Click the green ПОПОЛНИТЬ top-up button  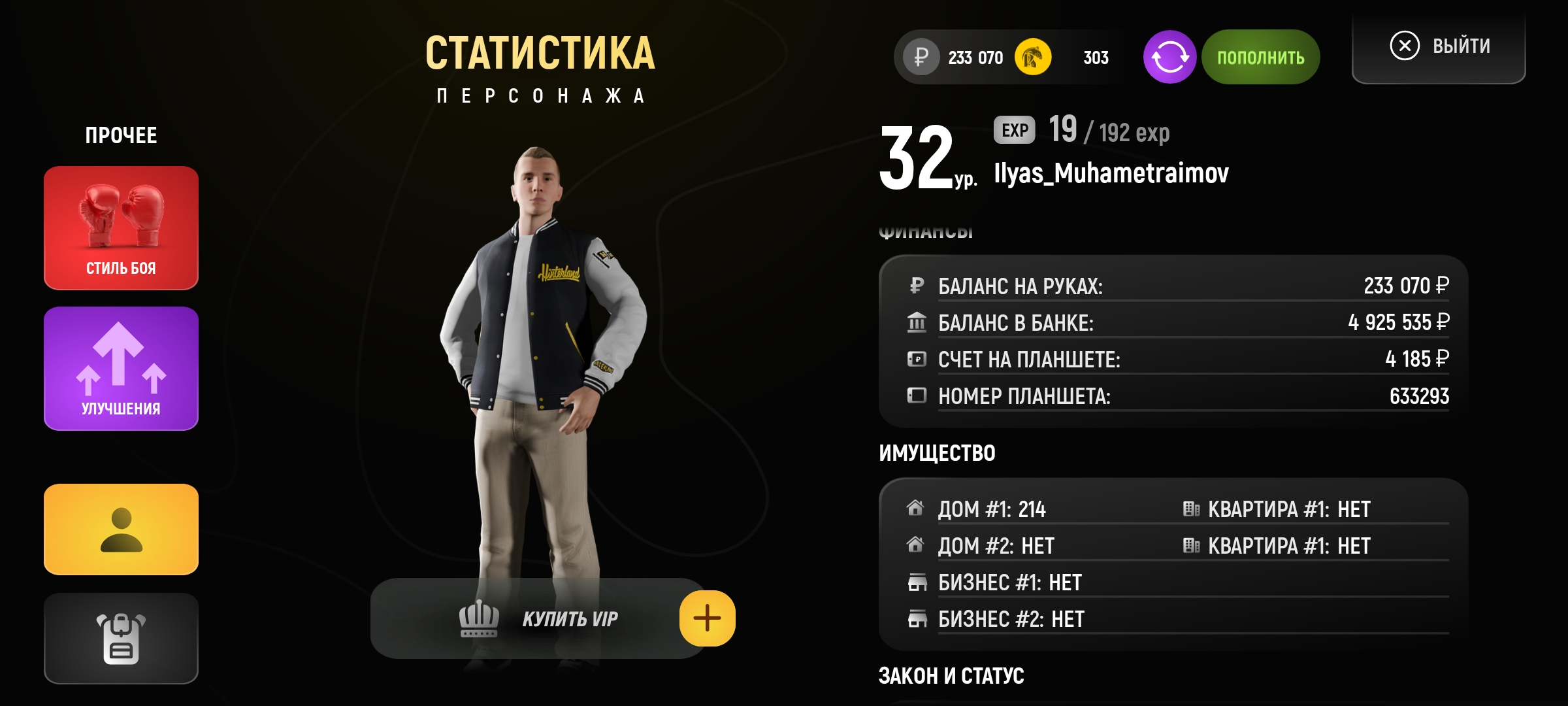1260,58
